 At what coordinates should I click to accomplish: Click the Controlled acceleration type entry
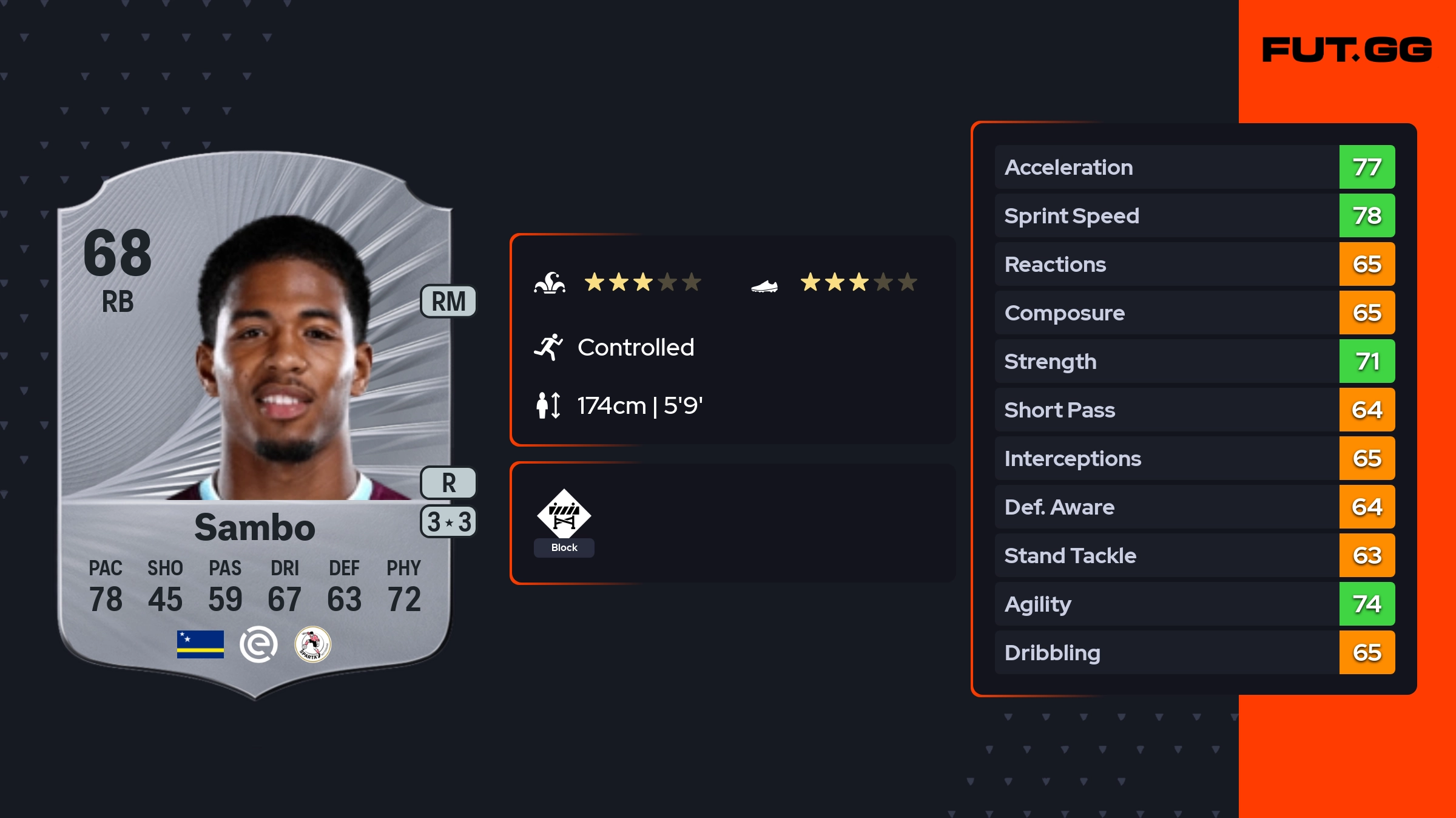[635, 348]
